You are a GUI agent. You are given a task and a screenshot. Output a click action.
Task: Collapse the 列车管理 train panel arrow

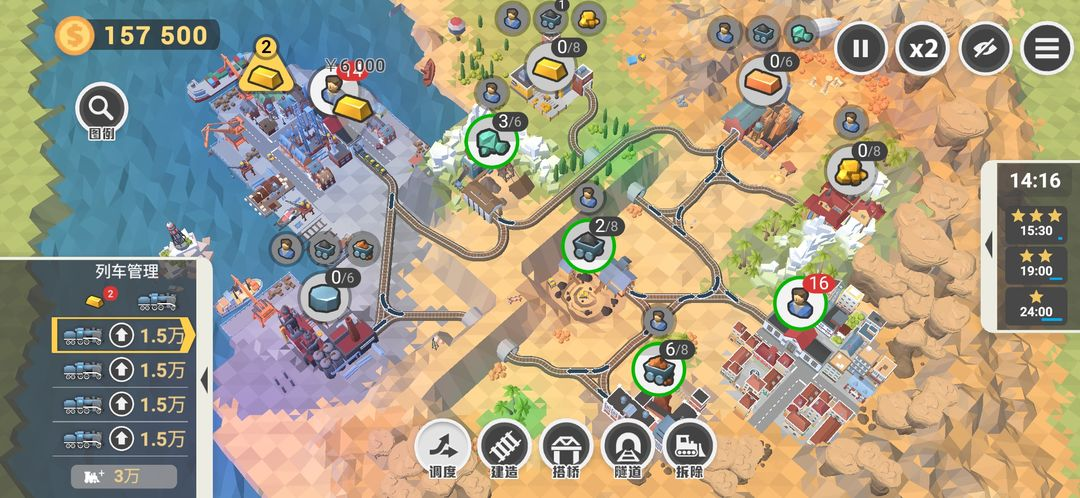(204, 380)
